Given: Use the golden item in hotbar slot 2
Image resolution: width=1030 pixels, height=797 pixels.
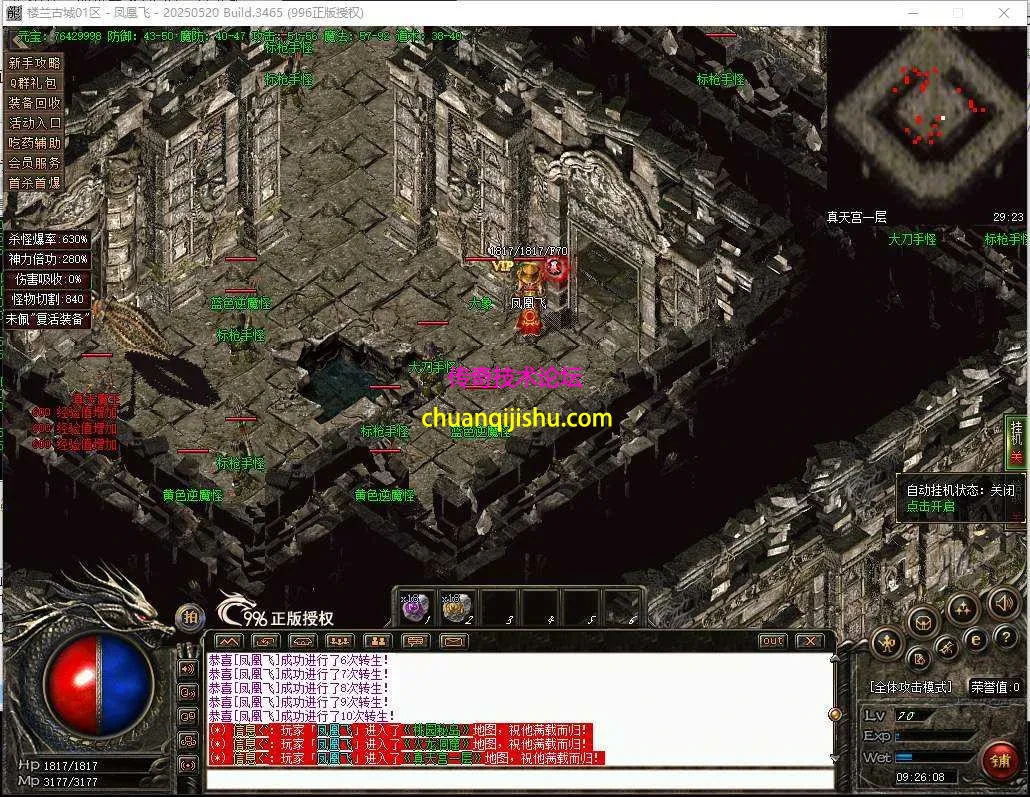Looking at the screenshot, I should coord(456,606).
